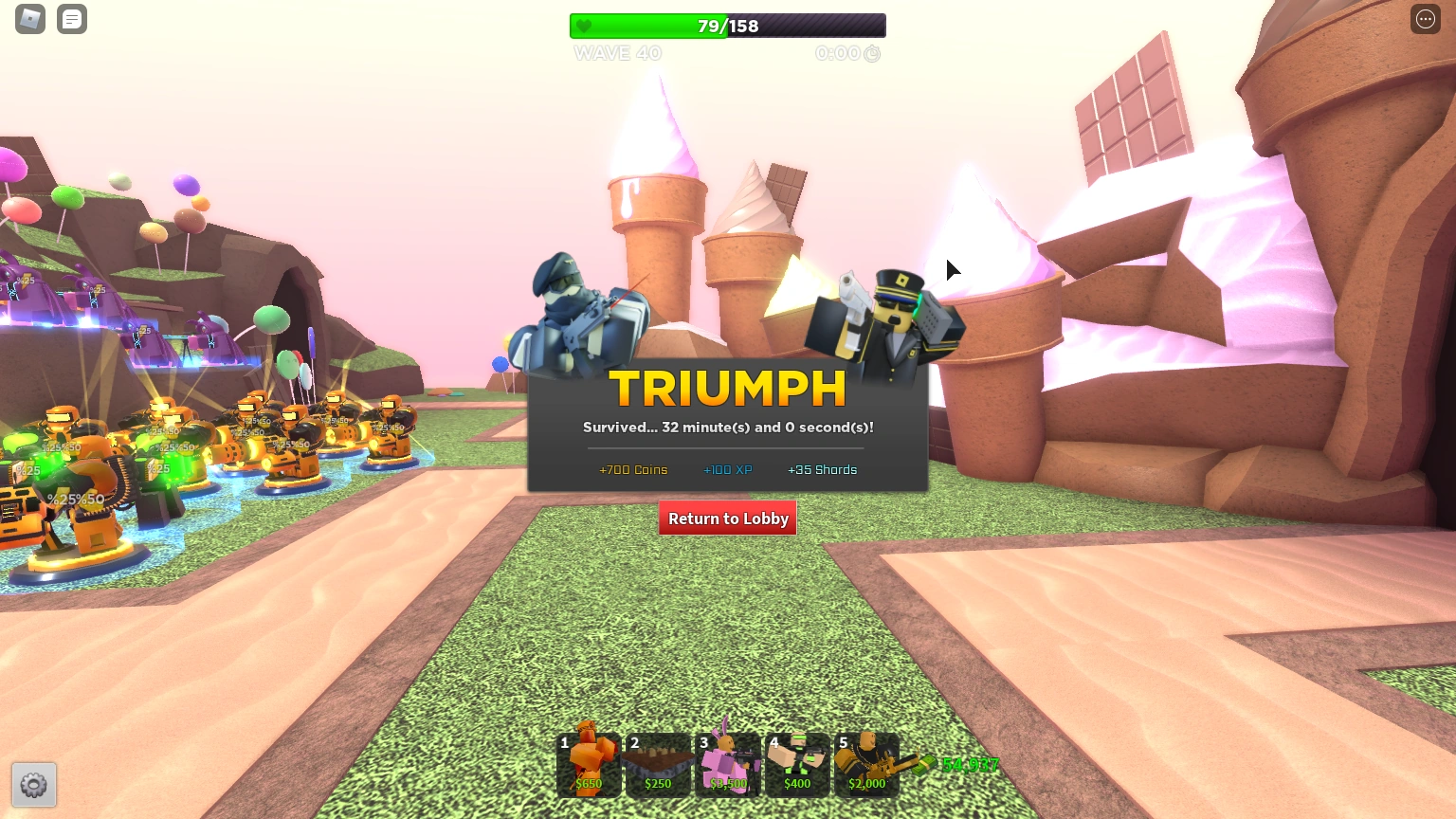Click the WAVE 40 label
Screen dimensions: 1456x819
click(x=617, y=53)
